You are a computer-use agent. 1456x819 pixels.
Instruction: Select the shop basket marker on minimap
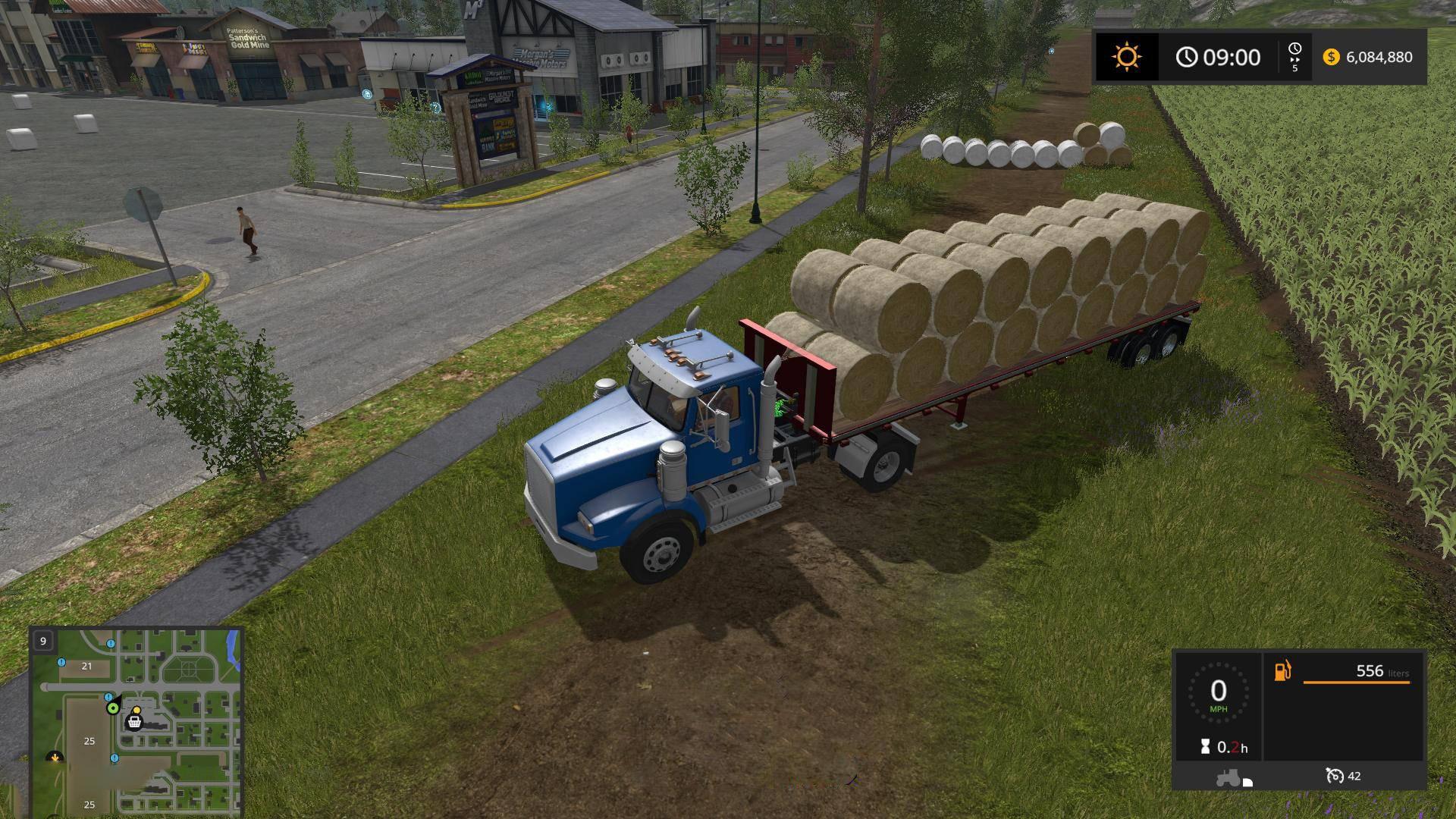point(134,721)
